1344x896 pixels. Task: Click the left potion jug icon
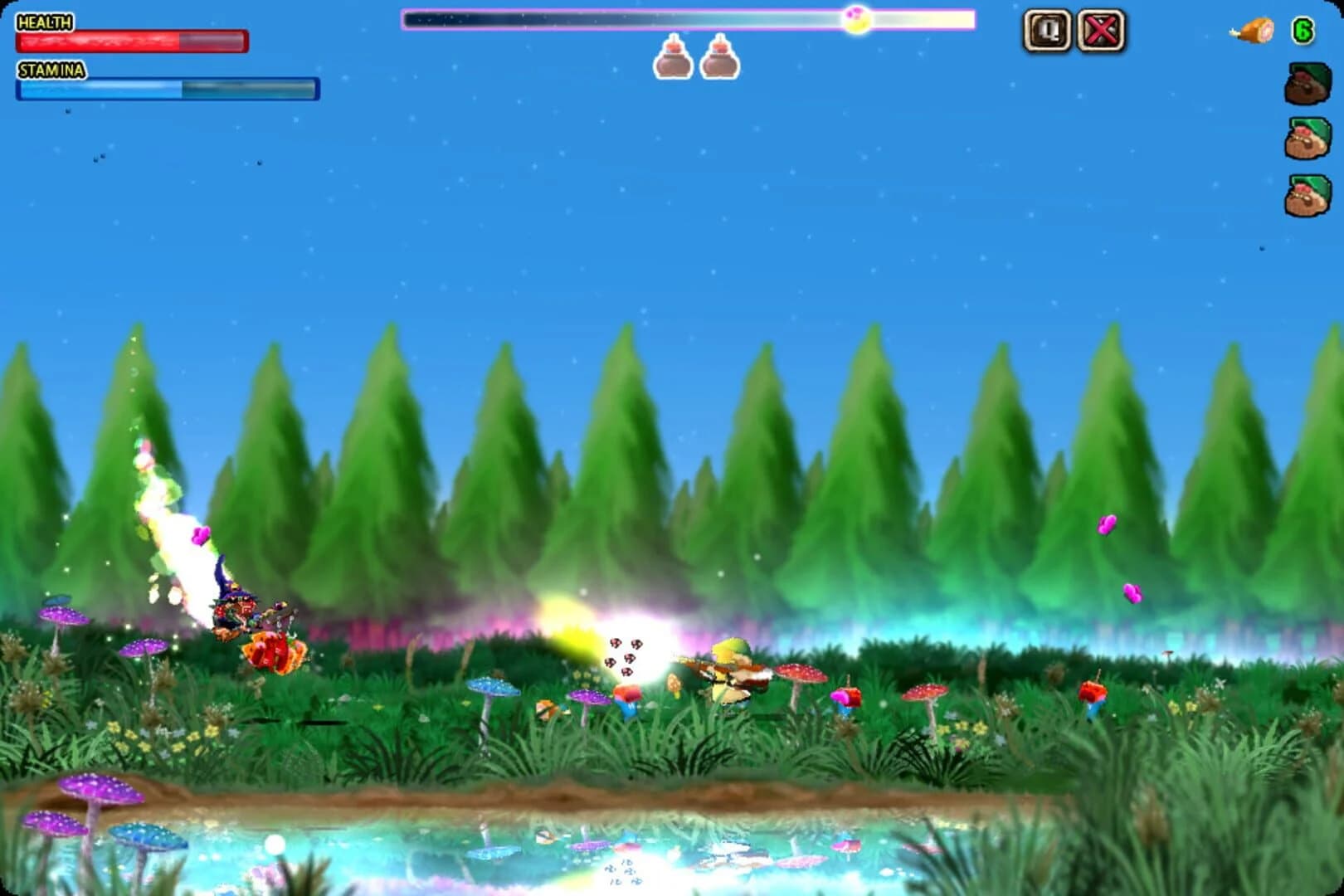pos(674,61)
